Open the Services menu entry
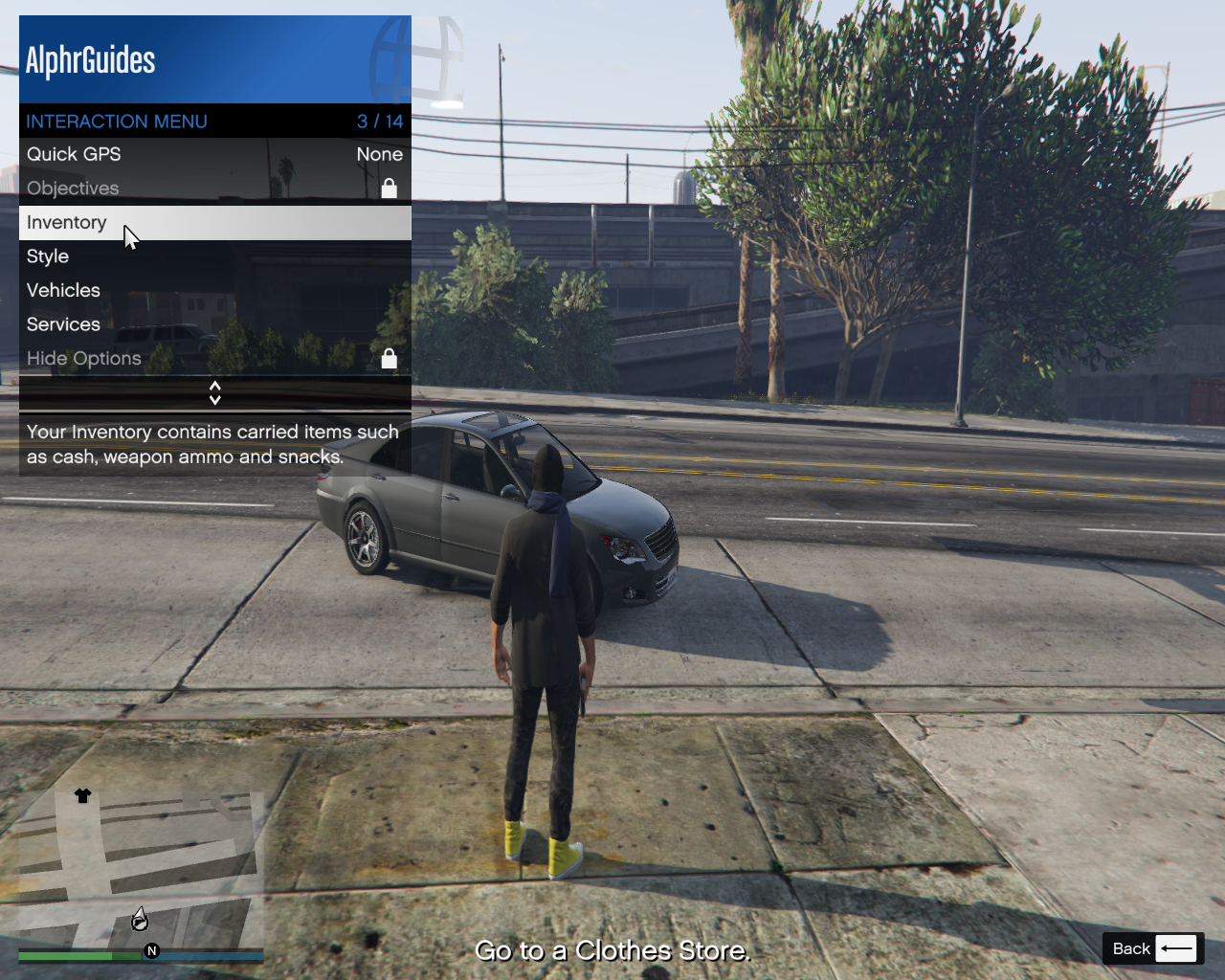This screenshot has height=980, width=1225. (x=214, y=324)
